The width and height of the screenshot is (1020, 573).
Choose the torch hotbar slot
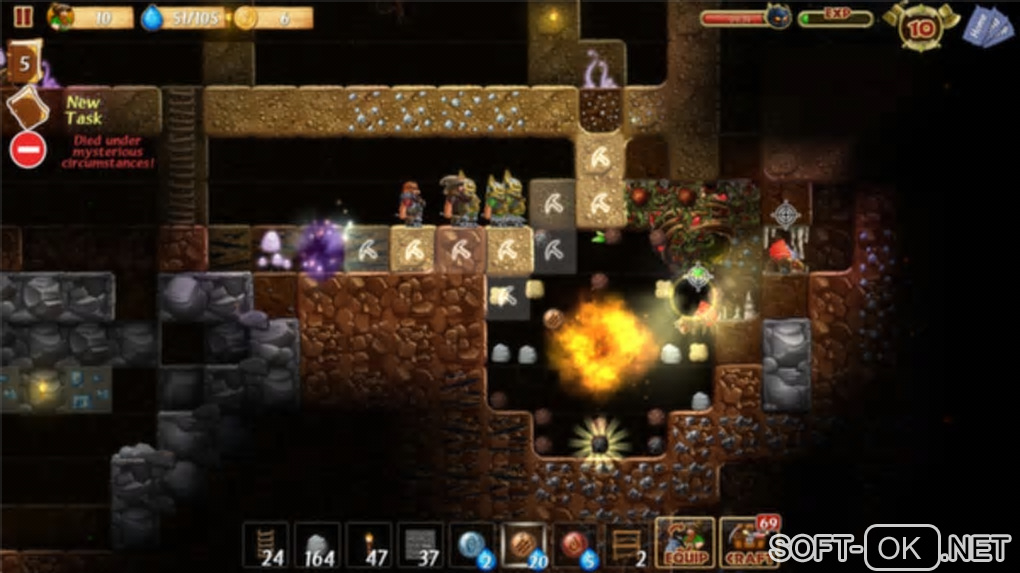pyautogui.click(x=369, y=545)
